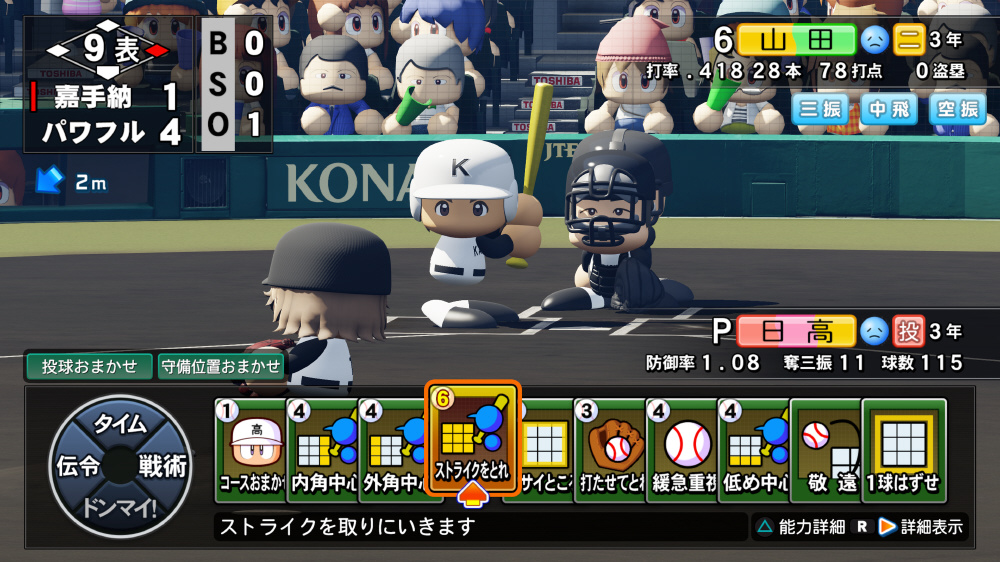Toggle the 守備位置おまかせ button

pos(220,366)
